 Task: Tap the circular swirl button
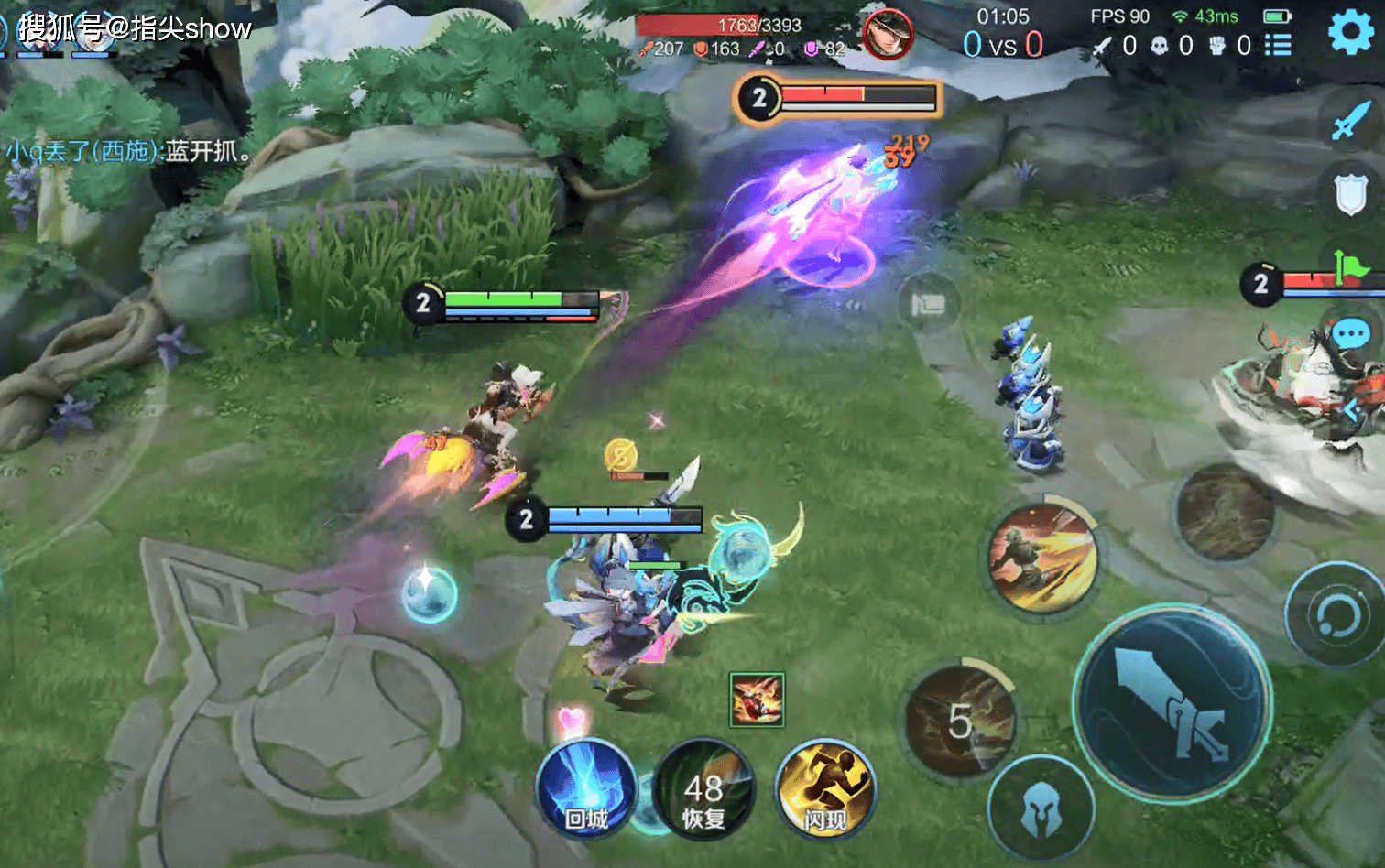click(x=1336, y=614)
